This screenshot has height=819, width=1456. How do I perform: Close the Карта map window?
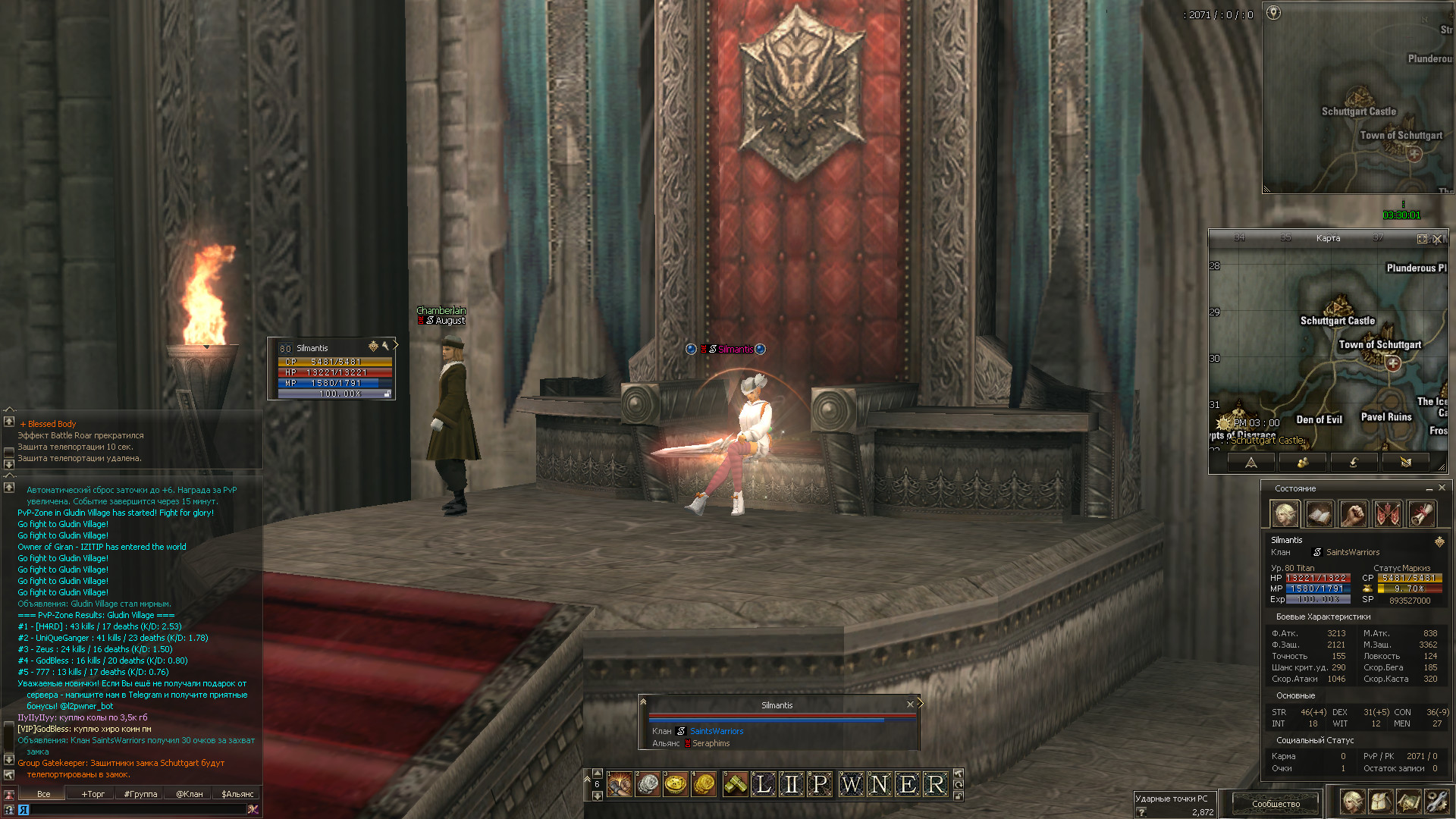coord(1437,239)
